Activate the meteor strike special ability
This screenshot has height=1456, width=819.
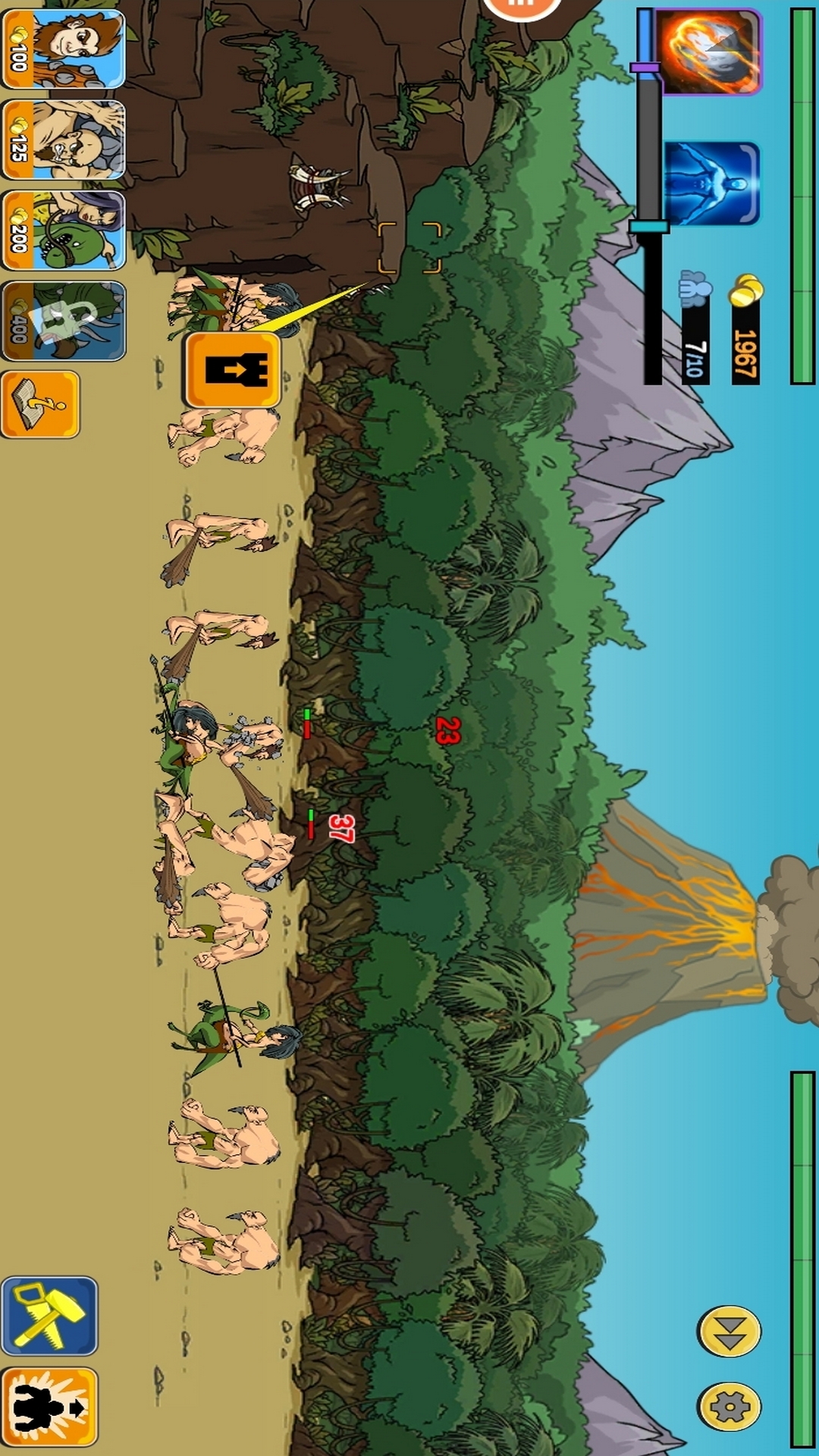point(708,52)
